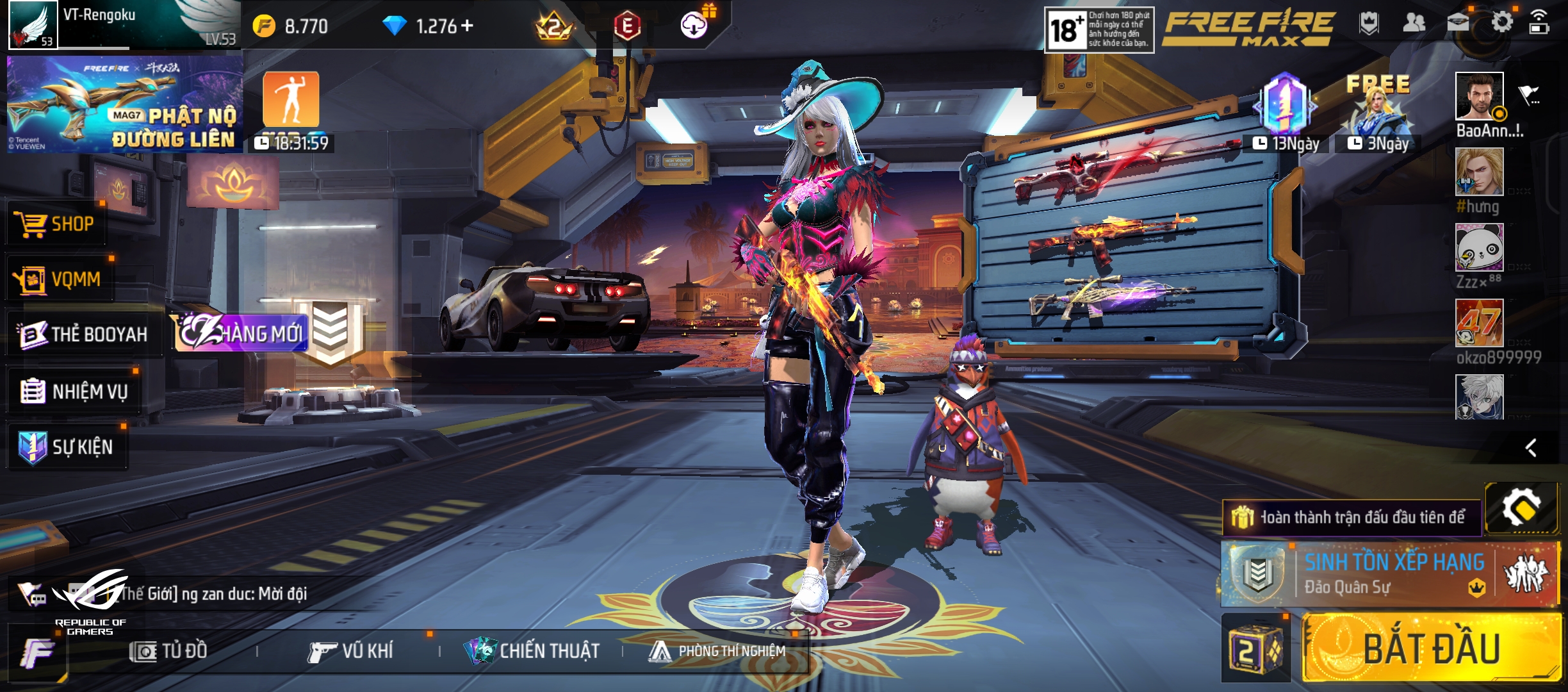
Task: Start the match with BẮT ĐẦU
Action: (x=1431, y=648)
